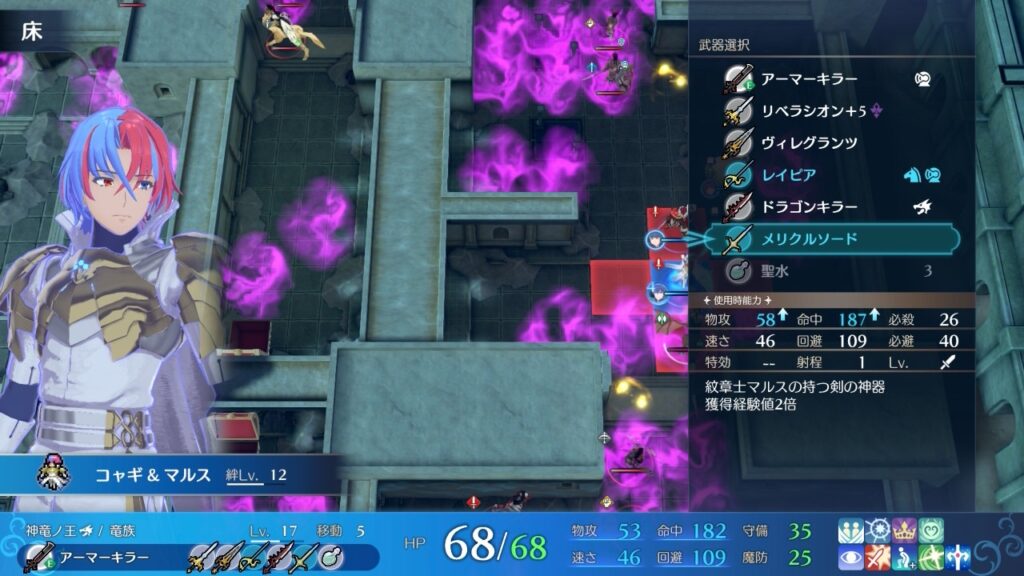Select the レイピア weapon entry
The width and height of the screenshot is (1024, 576).
[789, 175]
